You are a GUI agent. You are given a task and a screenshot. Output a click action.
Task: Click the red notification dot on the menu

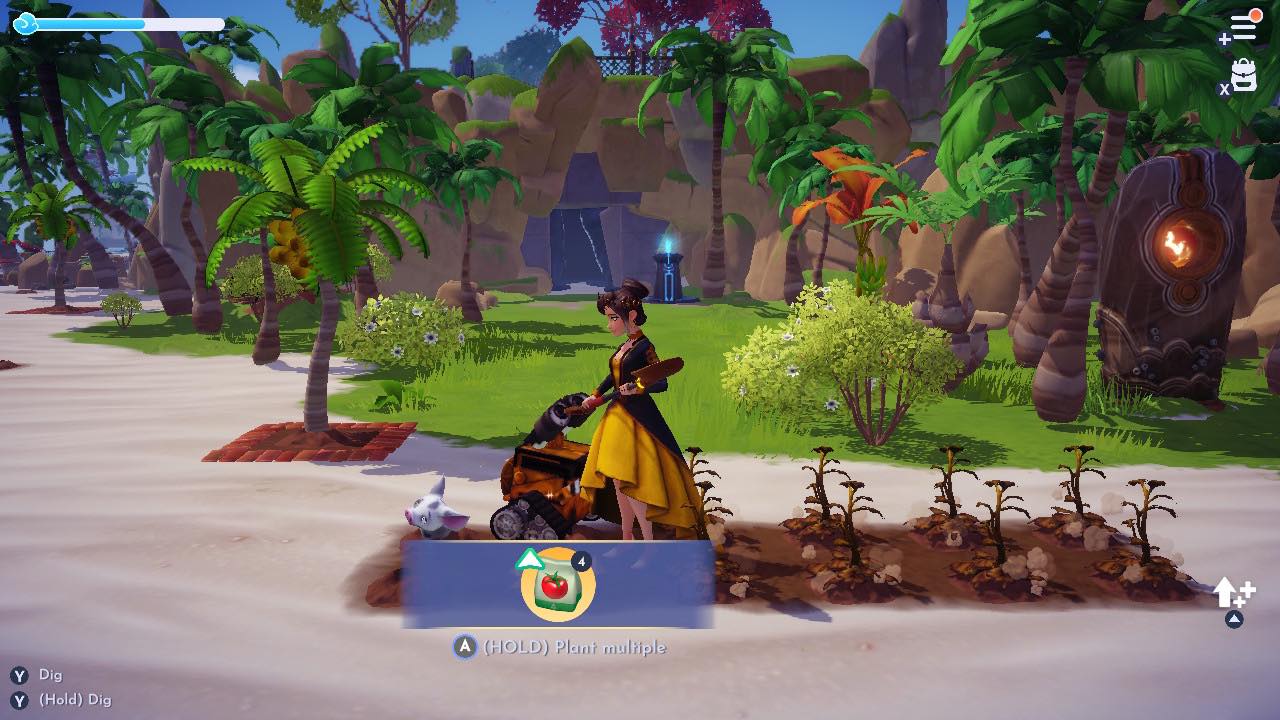click(1255, 13)
